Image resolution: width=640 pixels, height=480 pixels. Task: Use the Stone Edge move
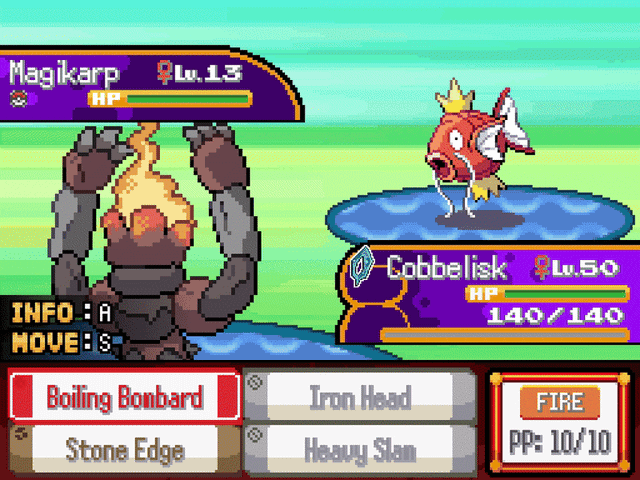123,449
